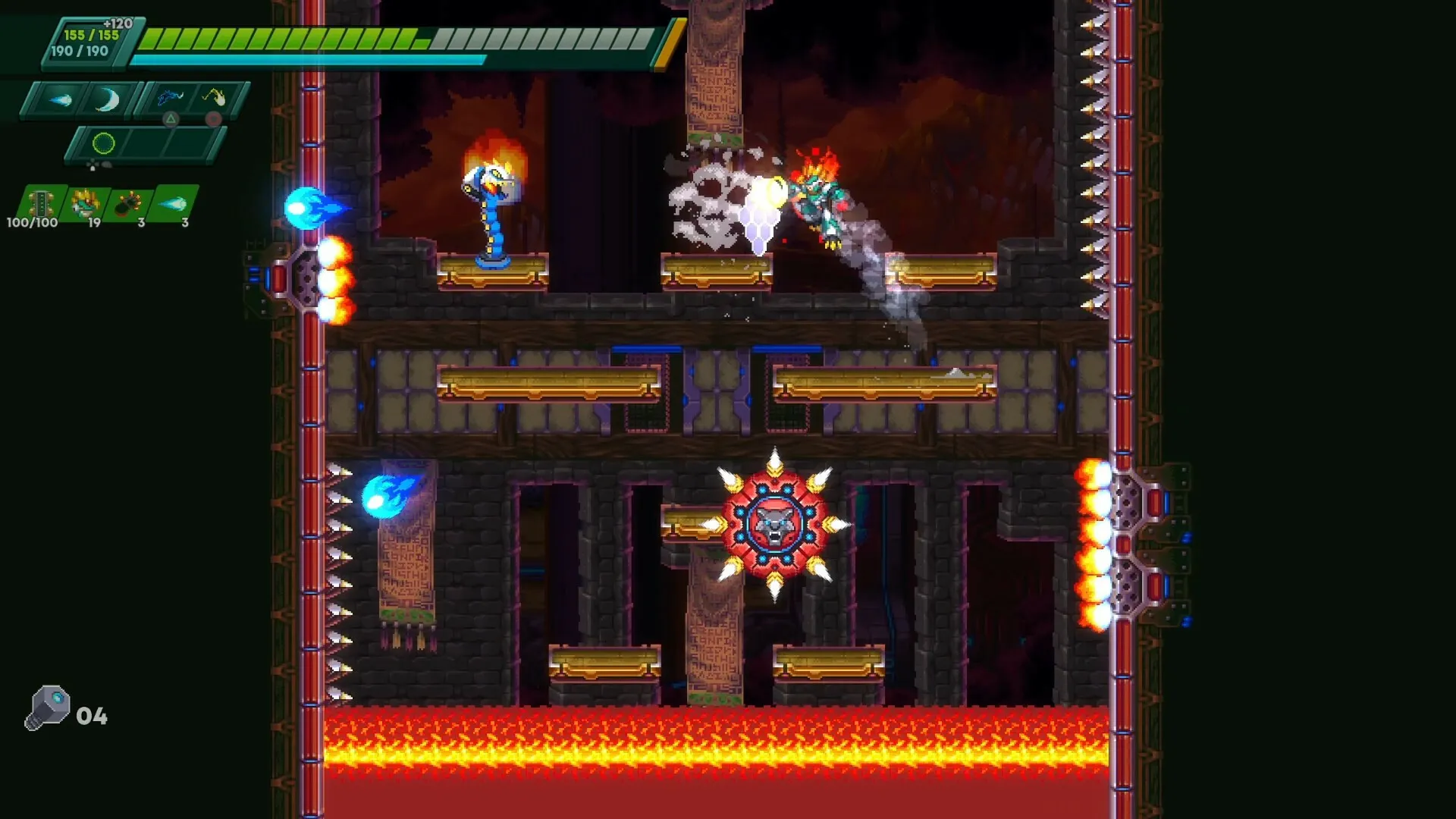Toggle the Circle button binding indicator
1456x819 pixels.
213,117
